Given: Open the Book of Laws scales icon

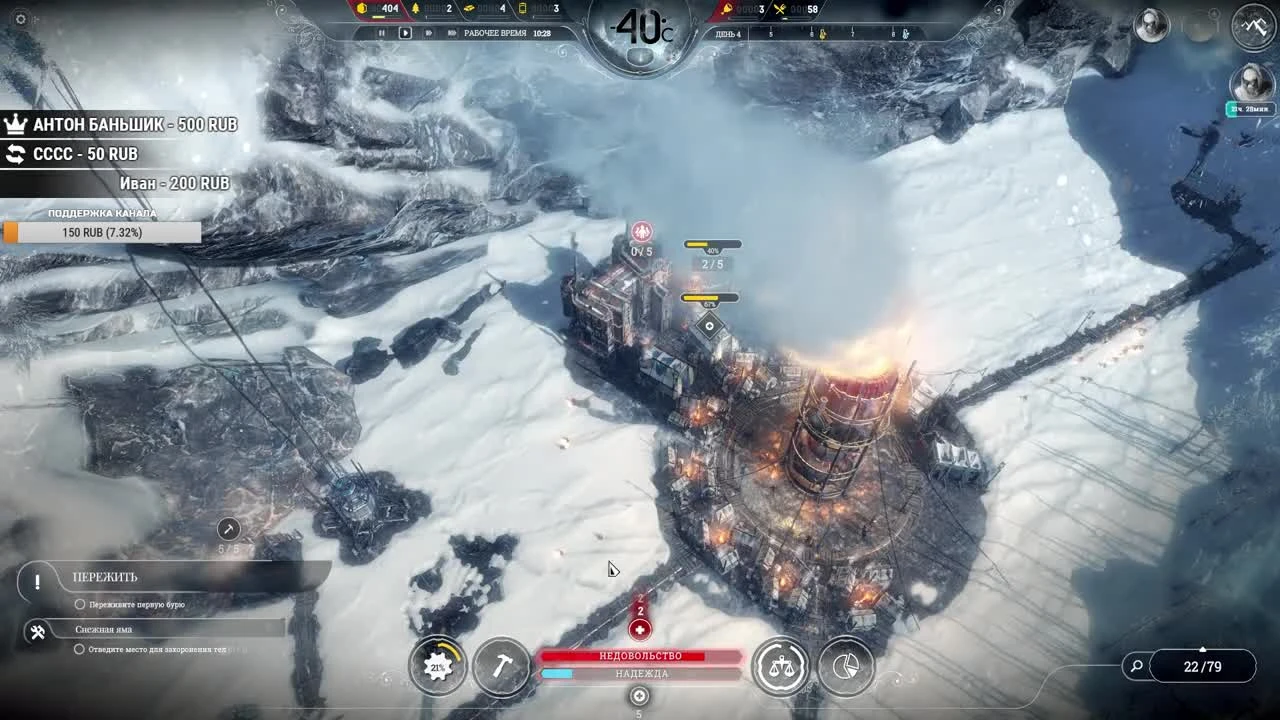Looking at the screenshot, I should click(781, 666).
